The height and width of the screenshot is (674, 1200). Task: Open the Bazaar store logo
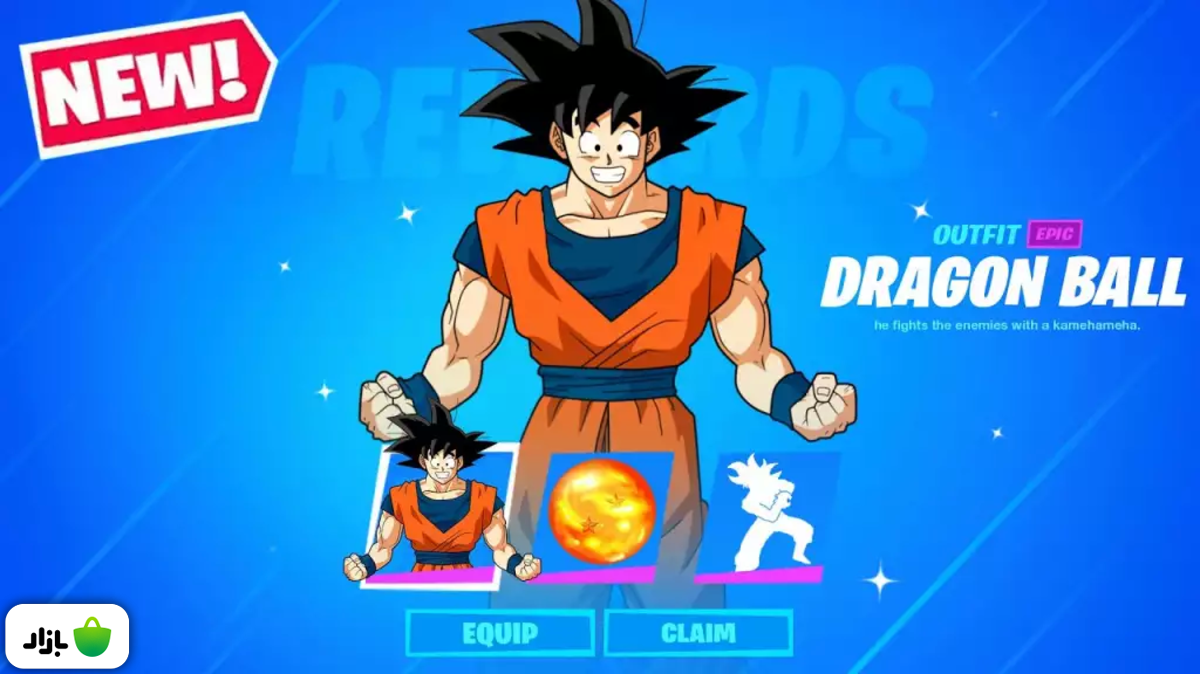(67, 636)
